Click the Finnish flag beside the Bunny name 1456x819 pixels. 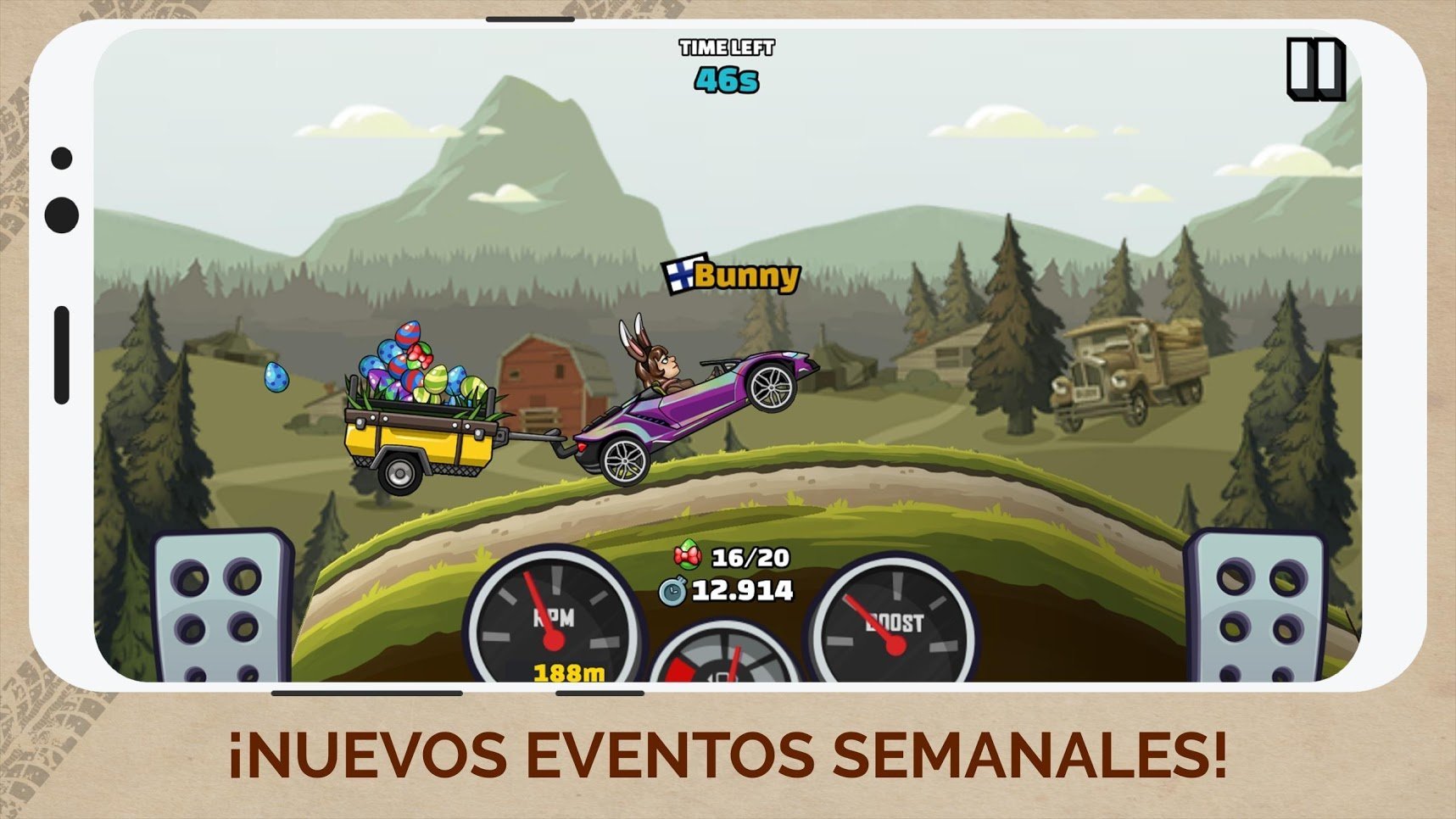click(x=680, y=275)
